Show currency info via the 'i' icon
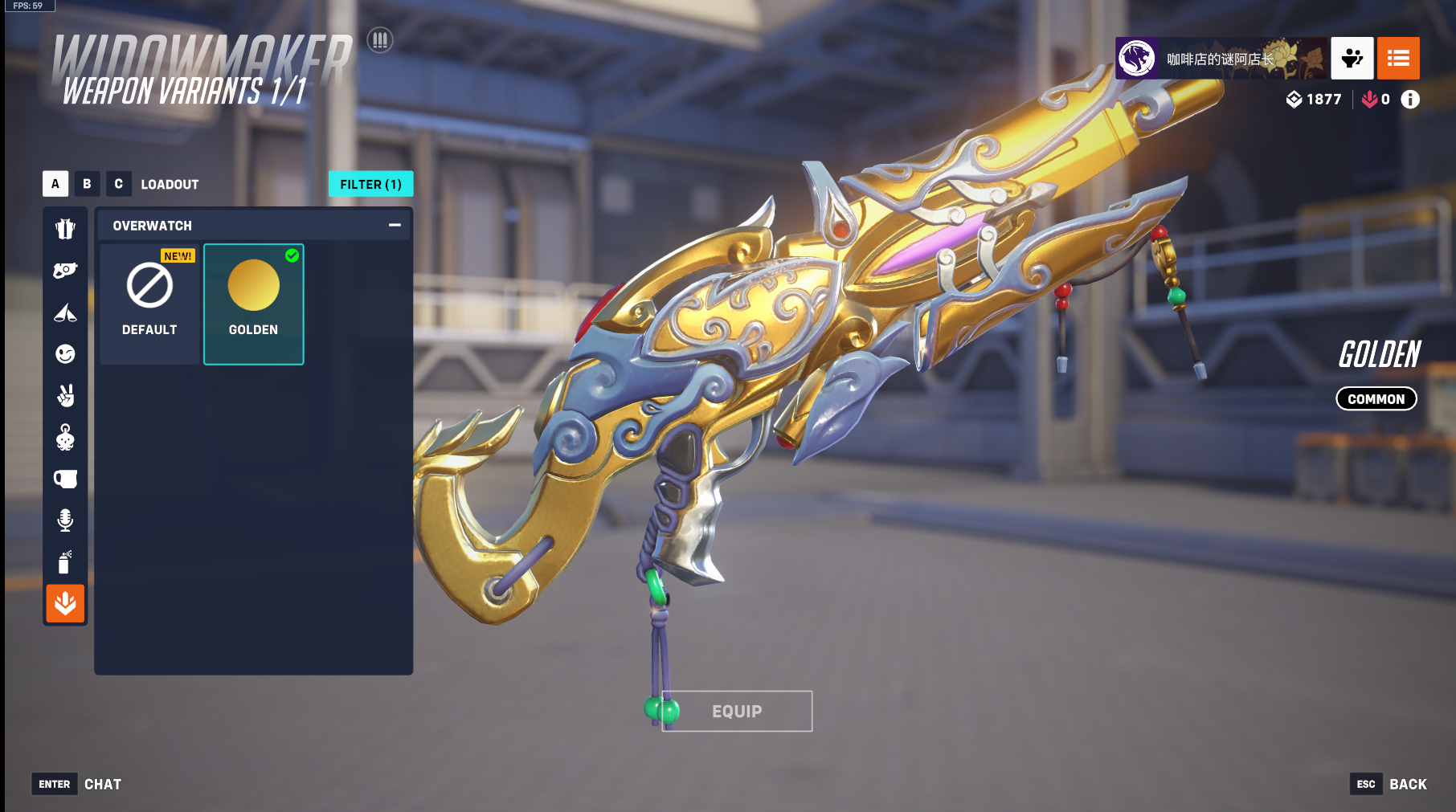Viewport: 1456px width, 812px height. pos(1410,99)
